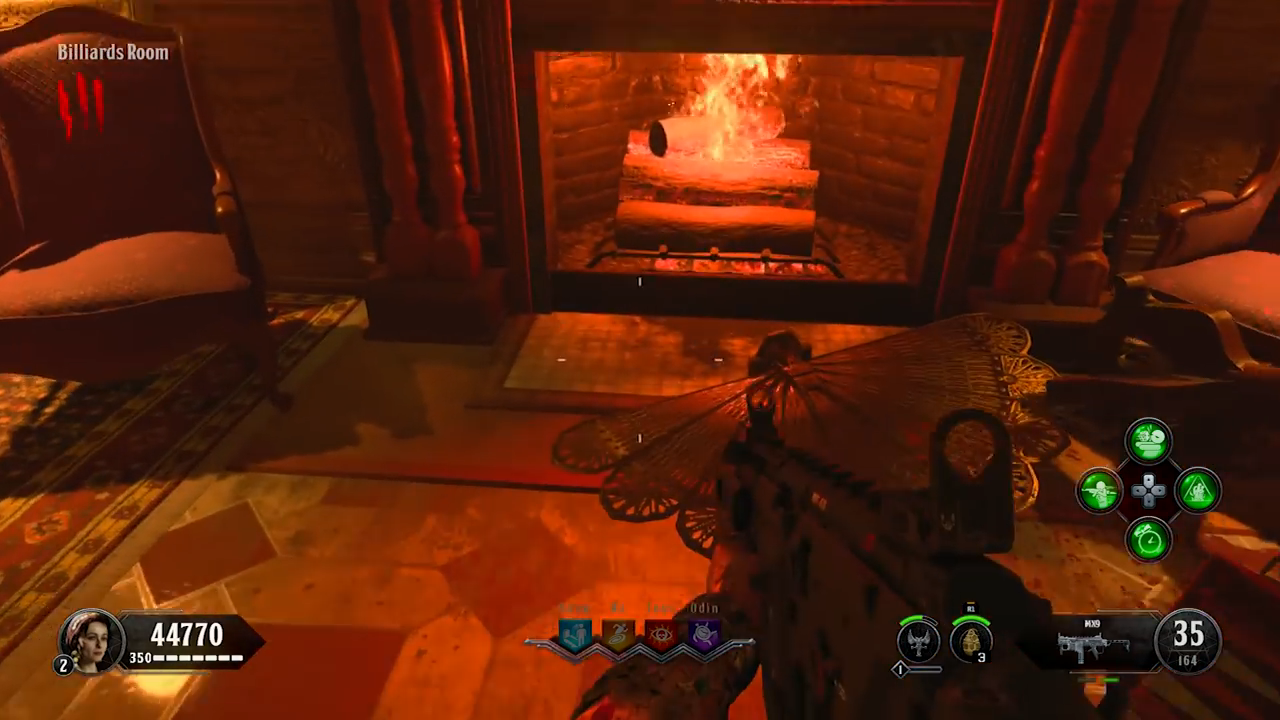The image size is (1280, 720).
Task: Select the grenade equipment icon
Action: click(x=970, y=641)
